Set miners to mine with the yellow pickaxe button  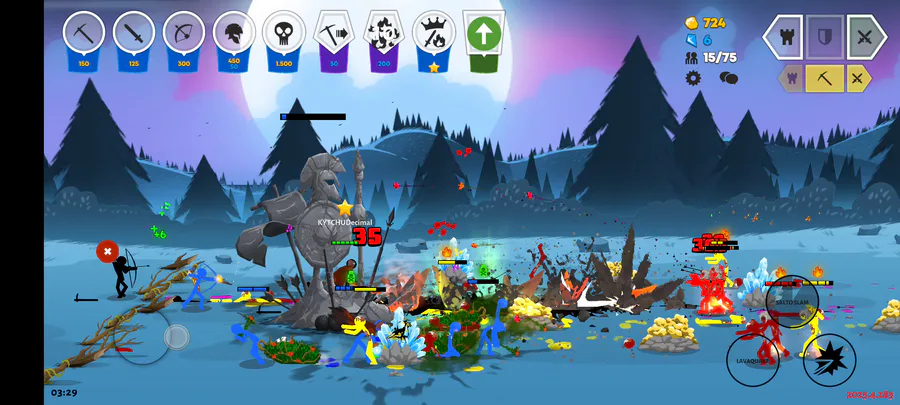pyautogui.click(x=825, y=78)
